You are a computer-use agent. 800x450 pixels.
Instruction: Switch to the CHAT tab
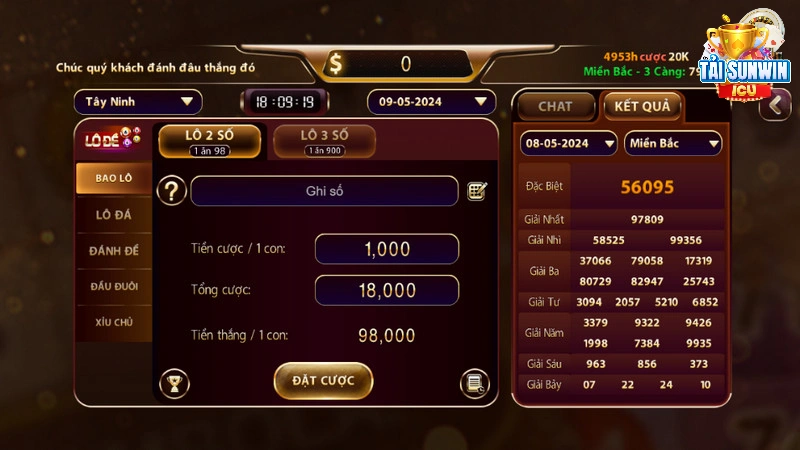[555, 106]
